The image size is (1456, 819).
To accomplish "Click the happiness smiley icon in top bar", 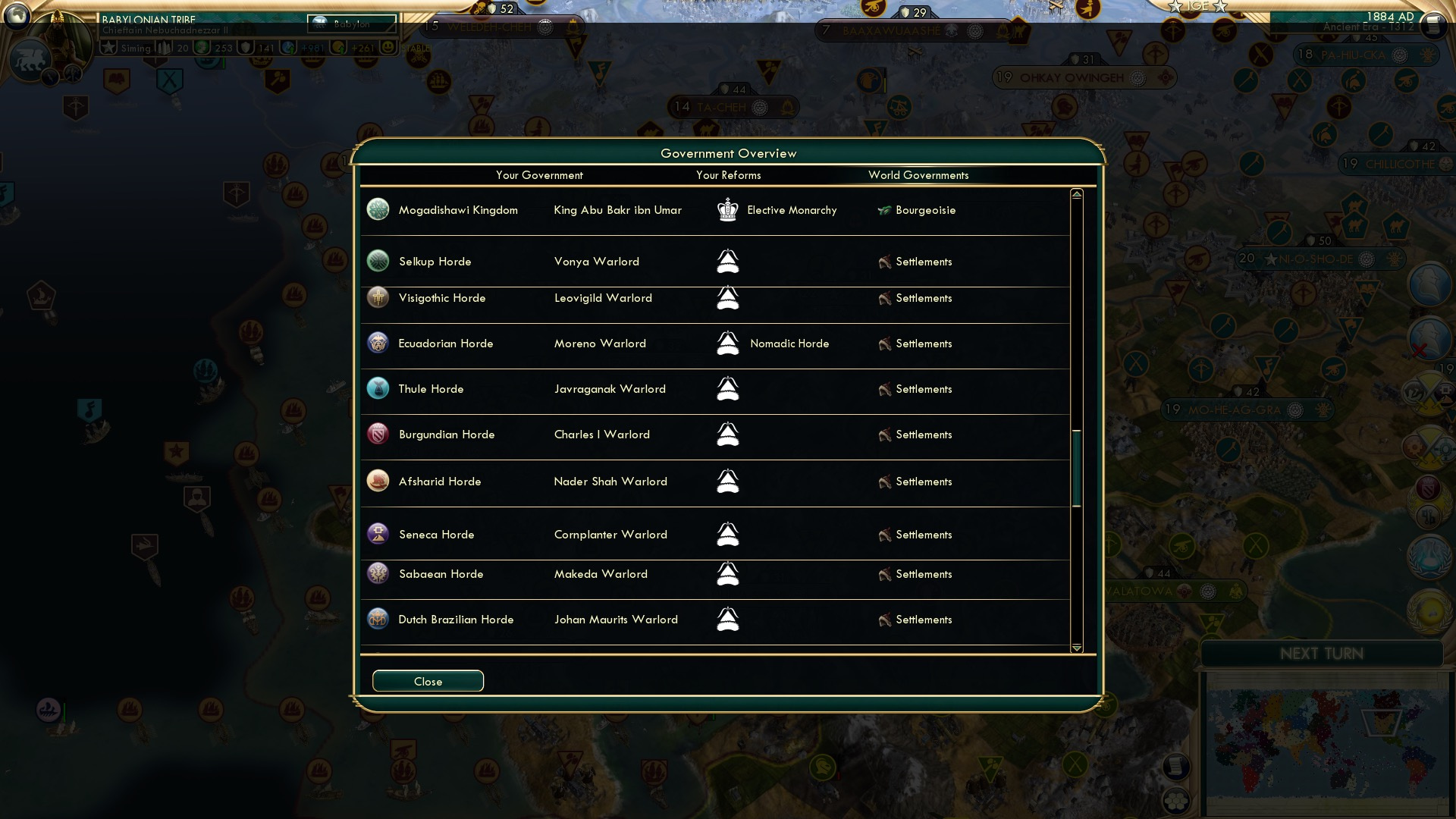I will pos(385,47).
